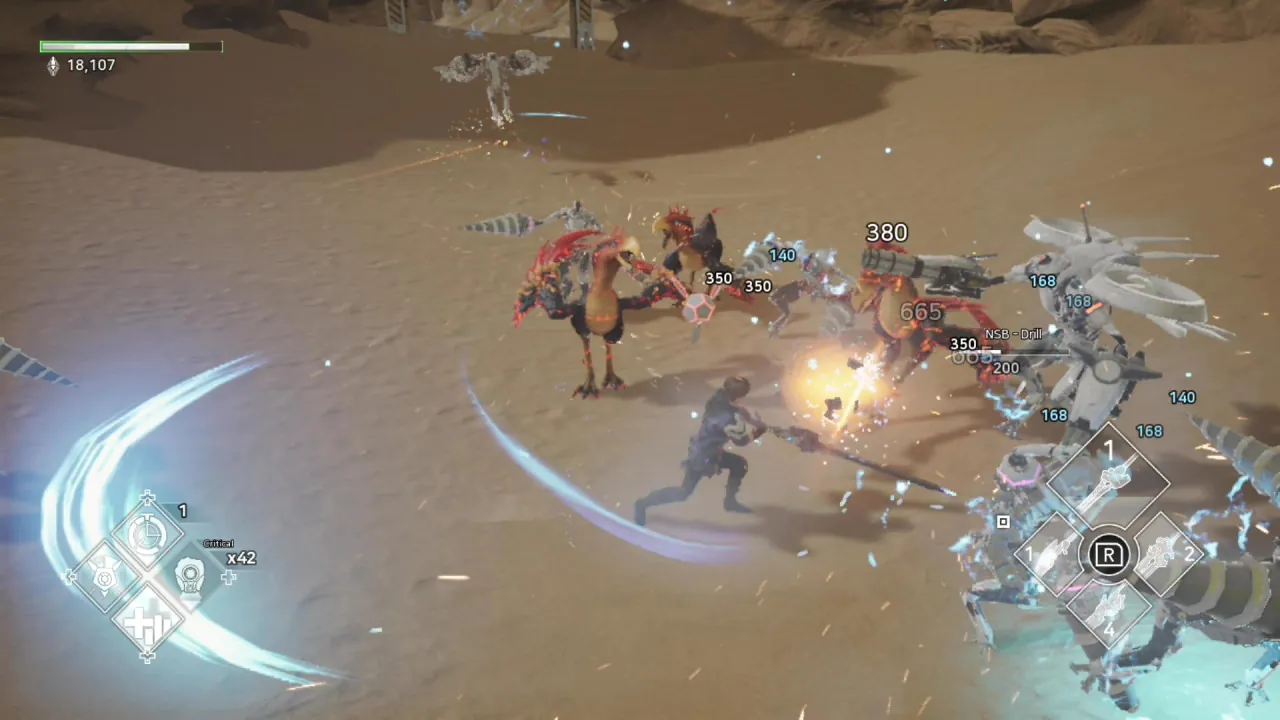1280x720 pixels.
Task: Select weapon 4 below the R button
Action: tap(1110, 615)
